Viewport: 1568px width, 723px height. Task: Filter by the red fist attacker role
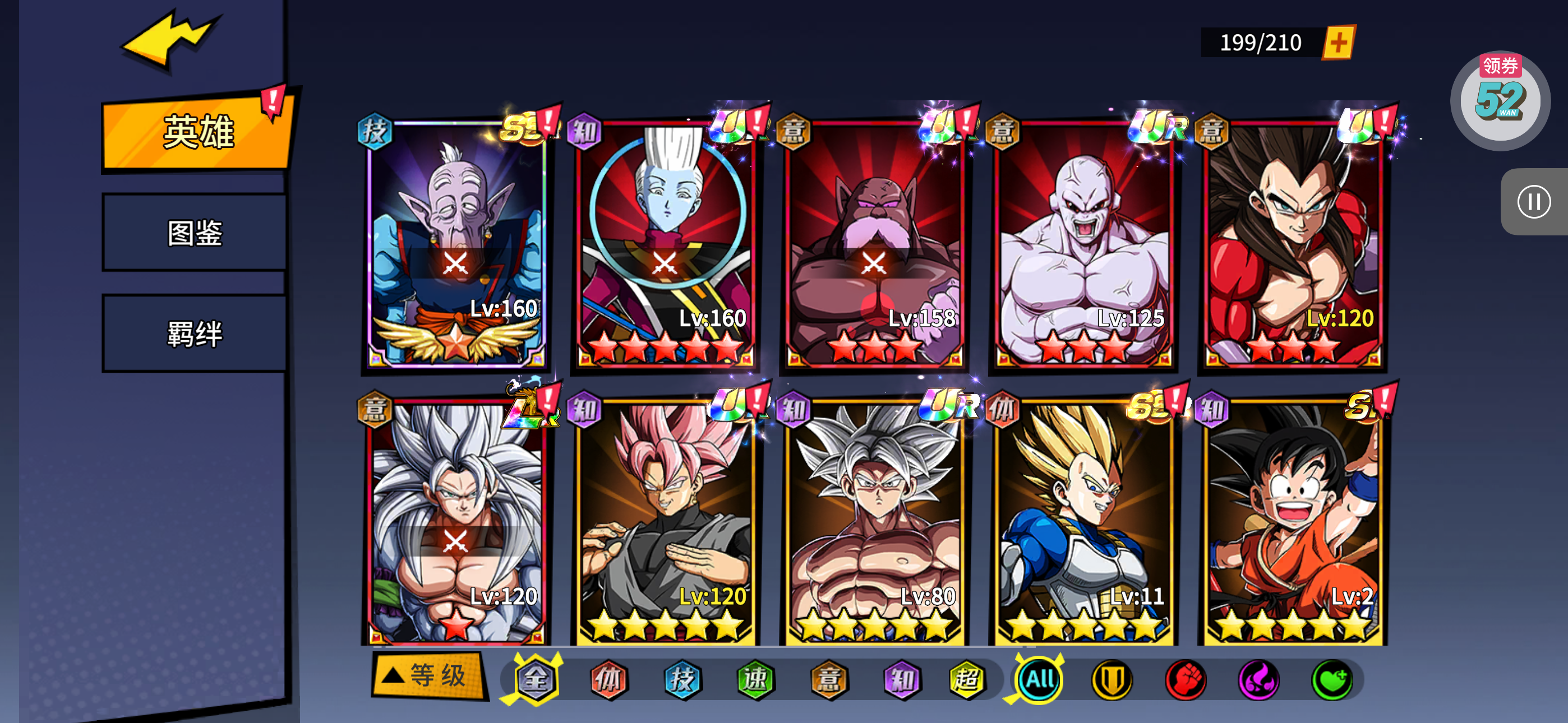1185,679
